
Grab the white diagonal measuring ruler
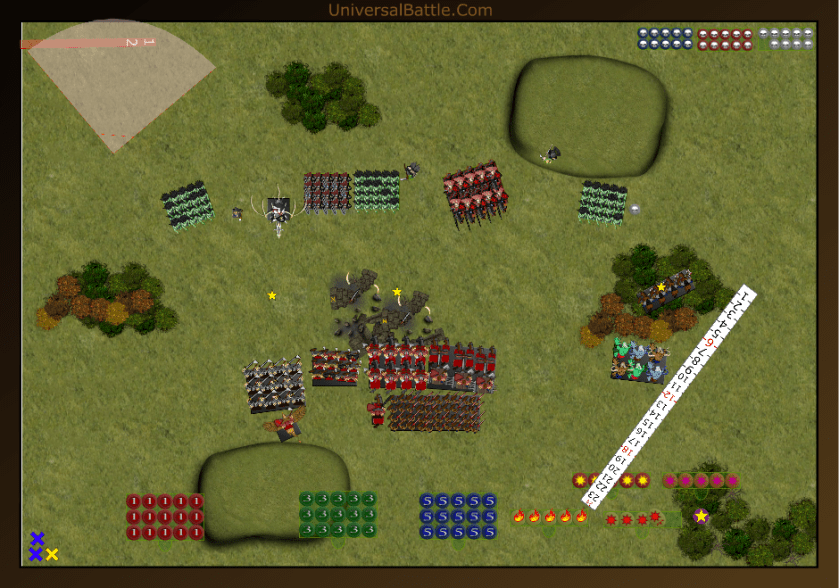pos(673,397)
